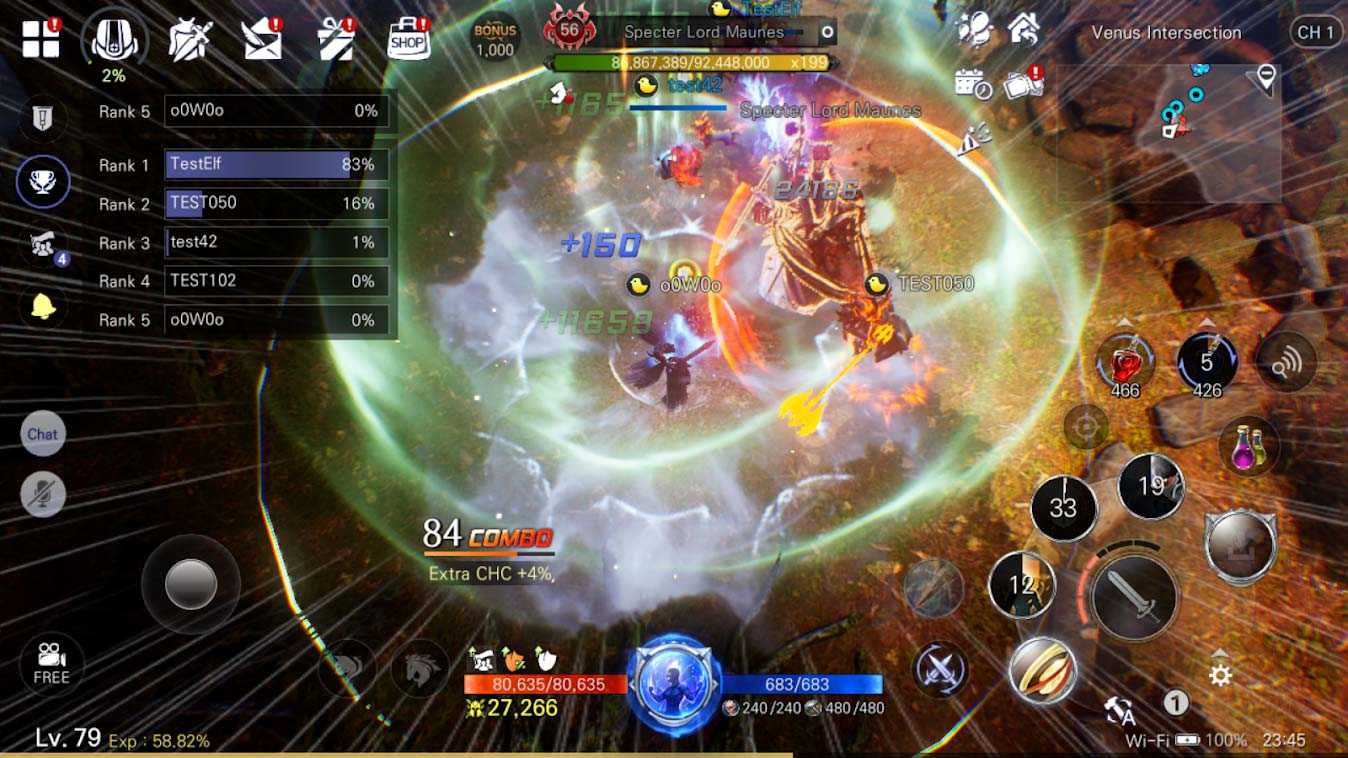Tap the home house icon
The height and width of the screenshot is (758, 1348).
tap(1023, 29)
